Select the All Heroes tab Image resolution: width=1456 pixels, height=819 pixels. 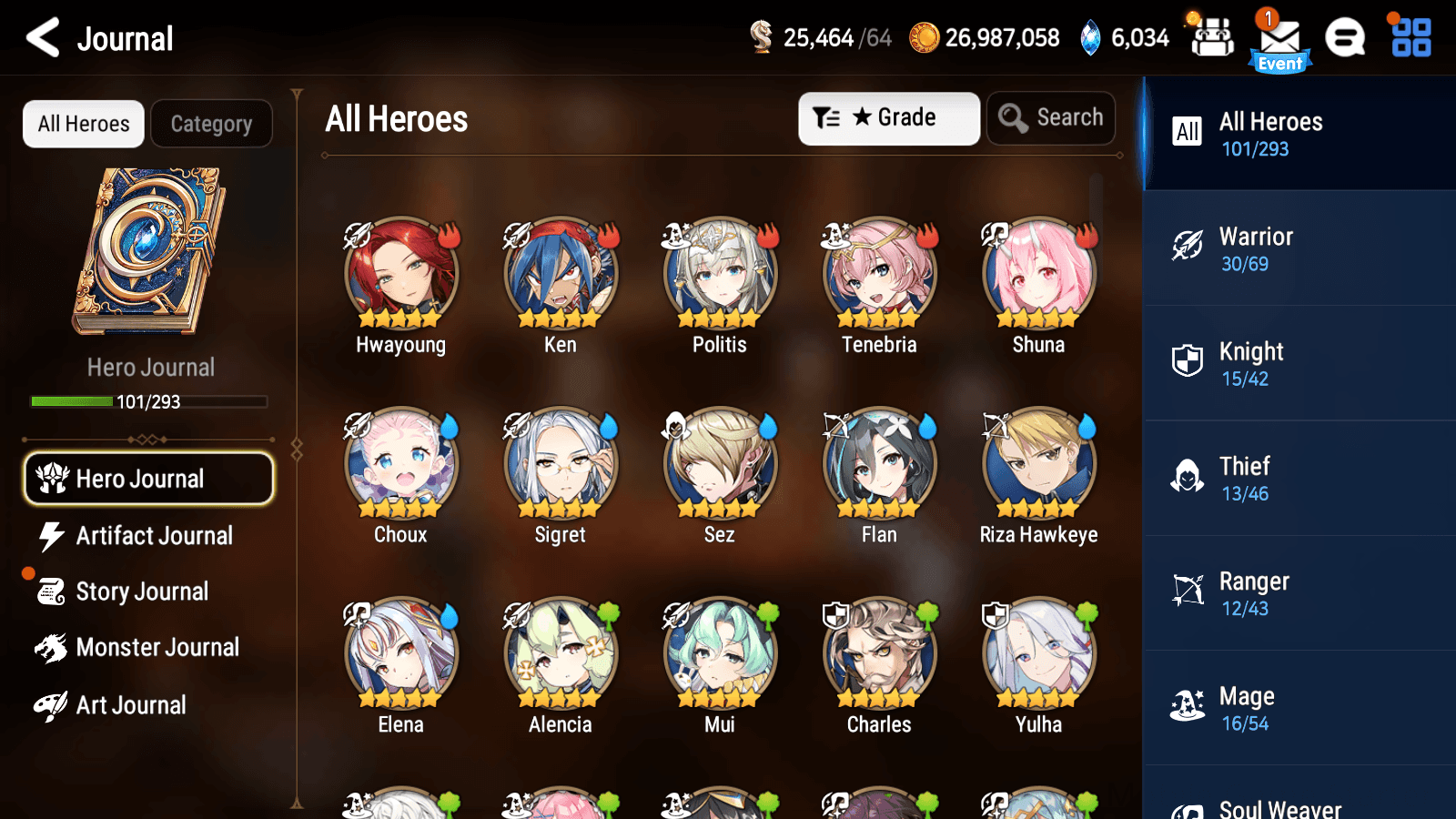pos(83,124)
